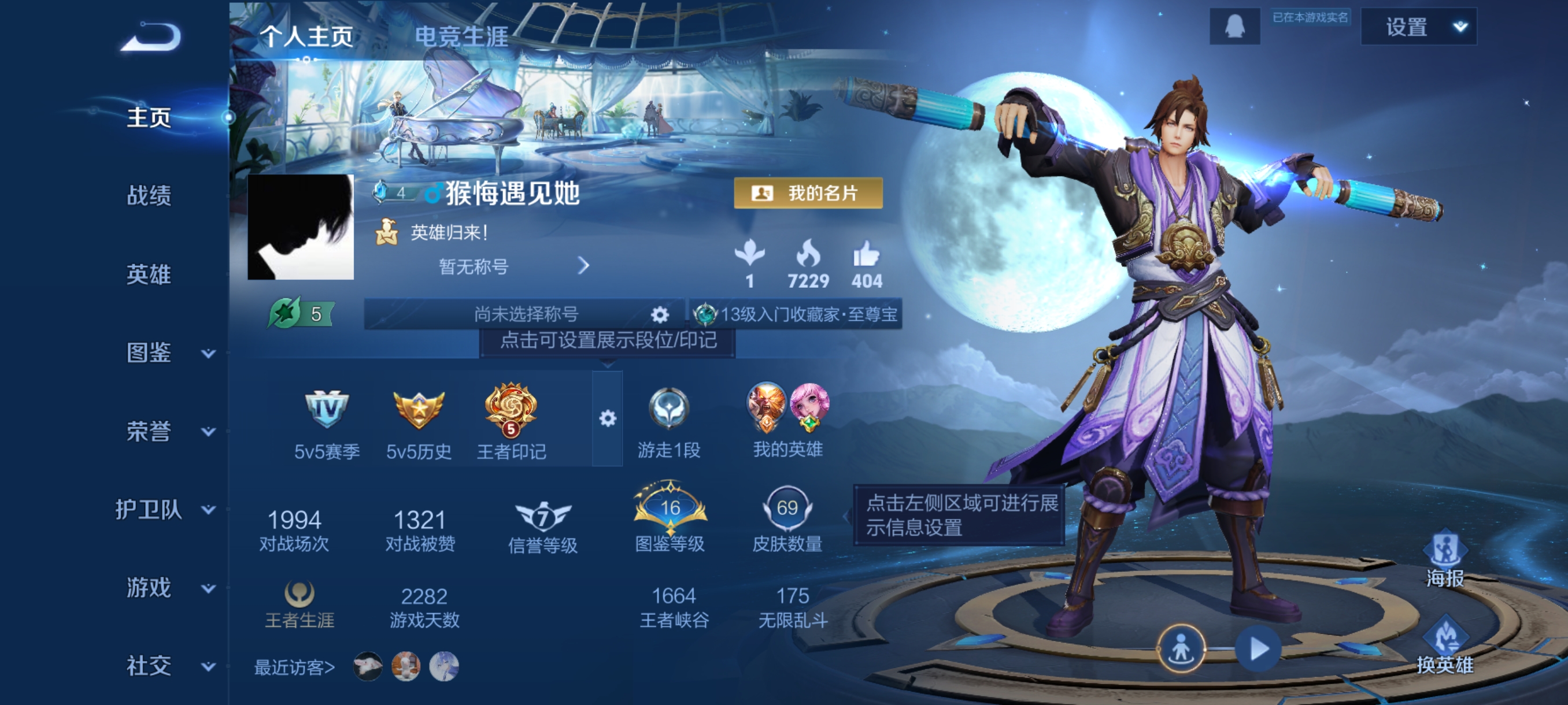Switch to the 电竞生涯 tab

pos(461,36)
